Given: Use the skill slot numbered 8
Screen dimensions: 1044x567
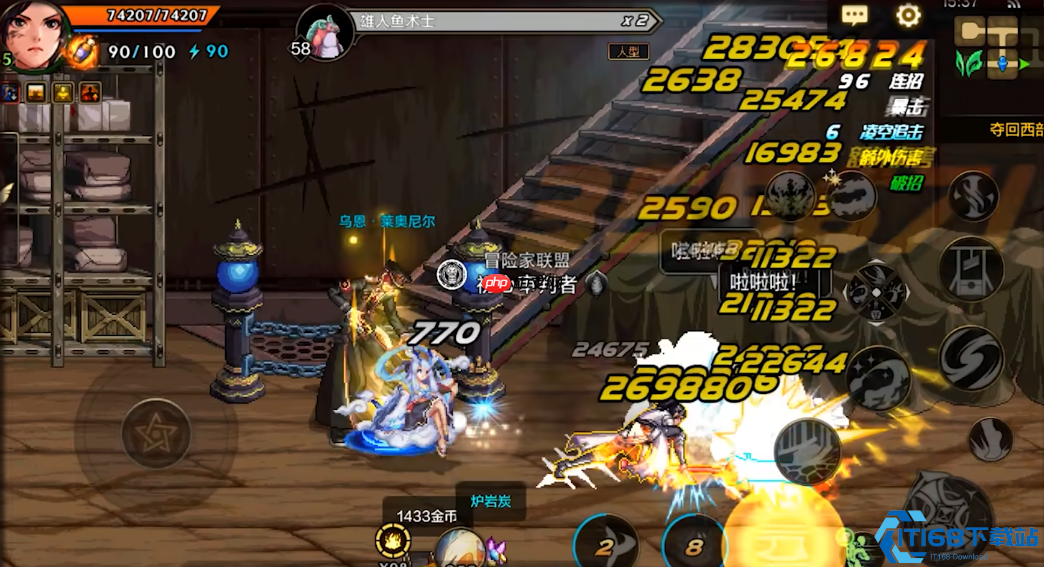Looking at the screenshot, I should click(x=694, y=544).
